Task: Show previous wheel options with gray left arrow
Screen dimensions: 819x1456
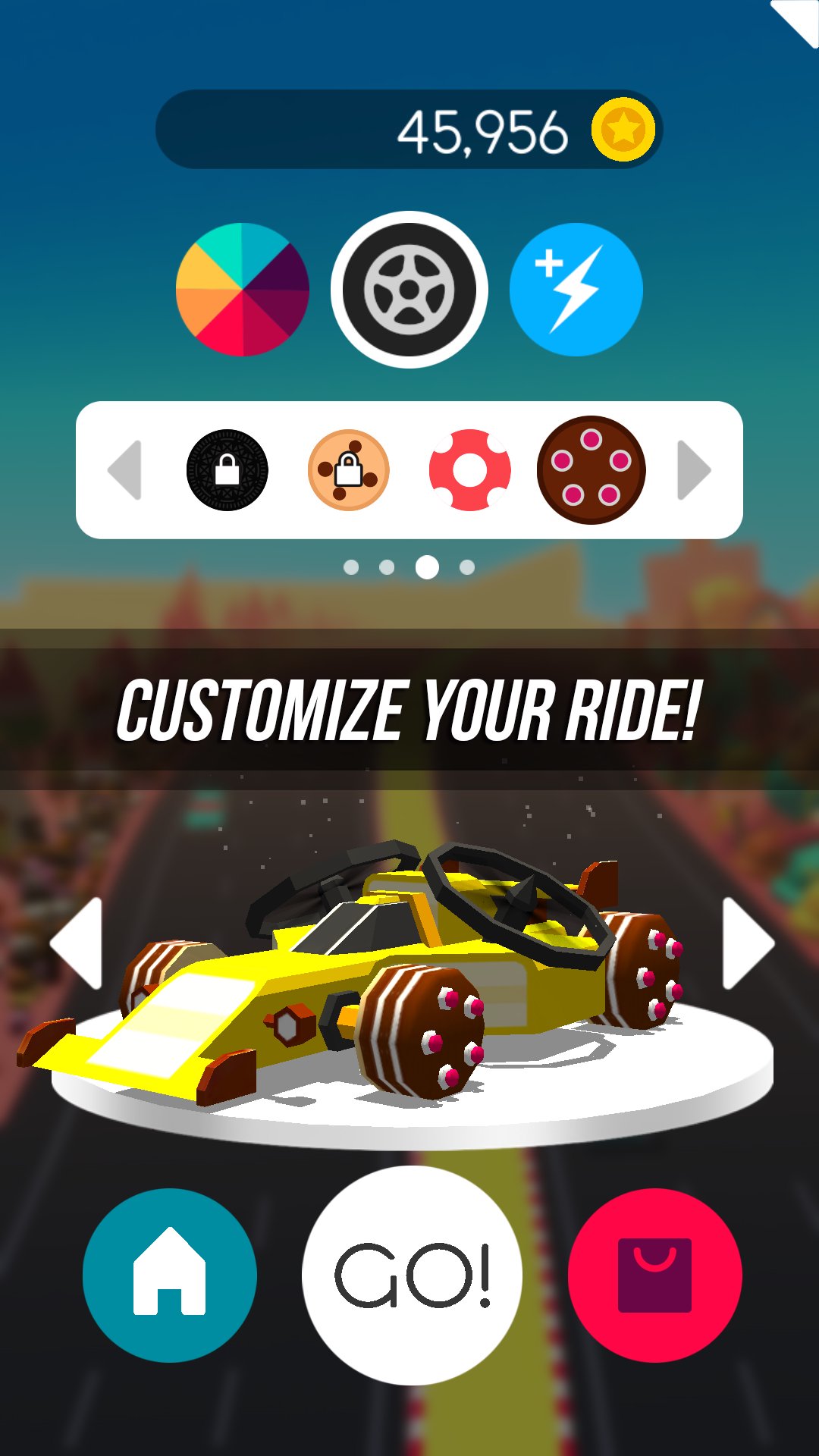Action: [x=126, y=470]
